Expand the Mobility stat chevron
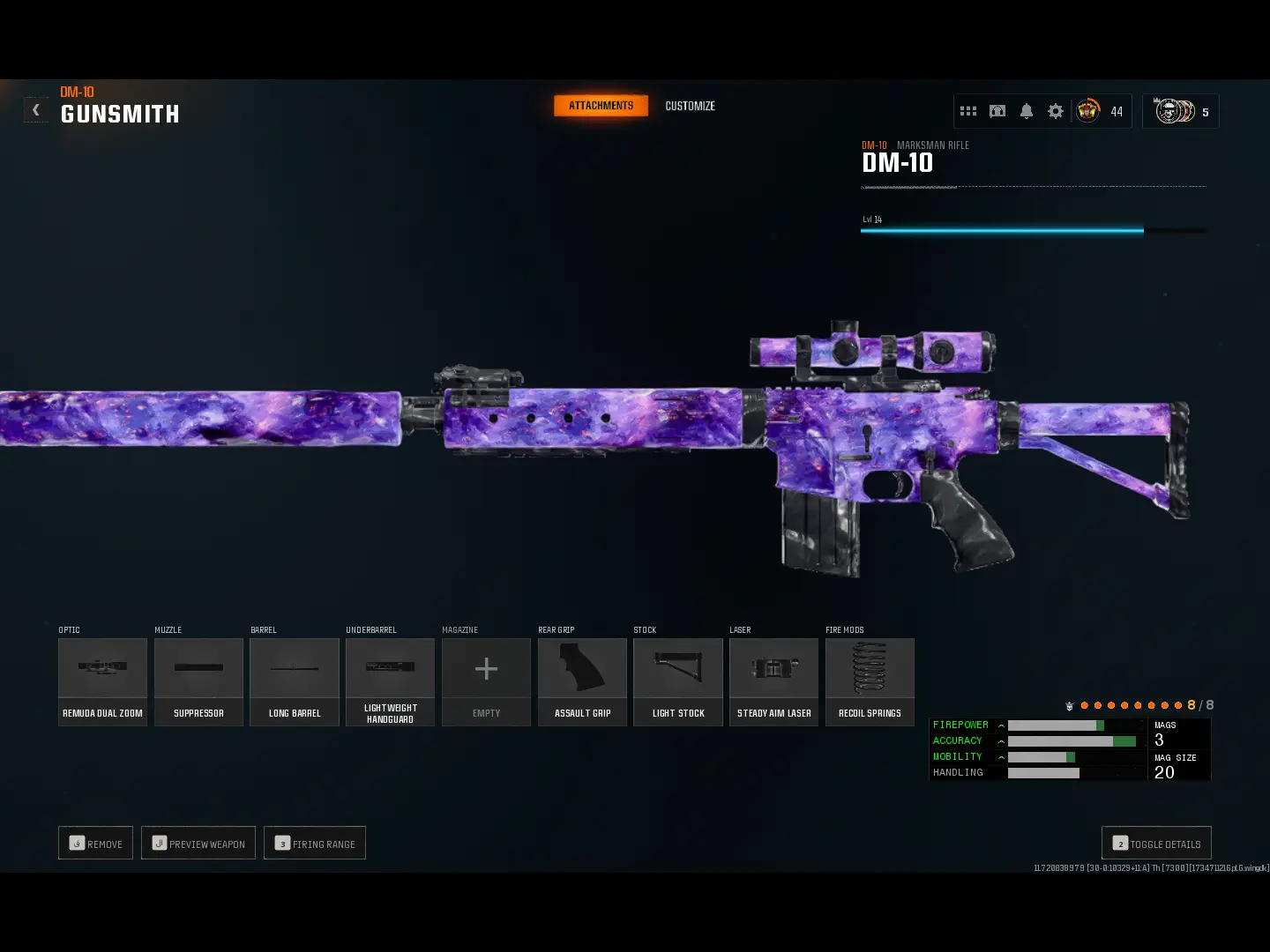Viewport: 1270px width, 952px height. (1001, 756)
